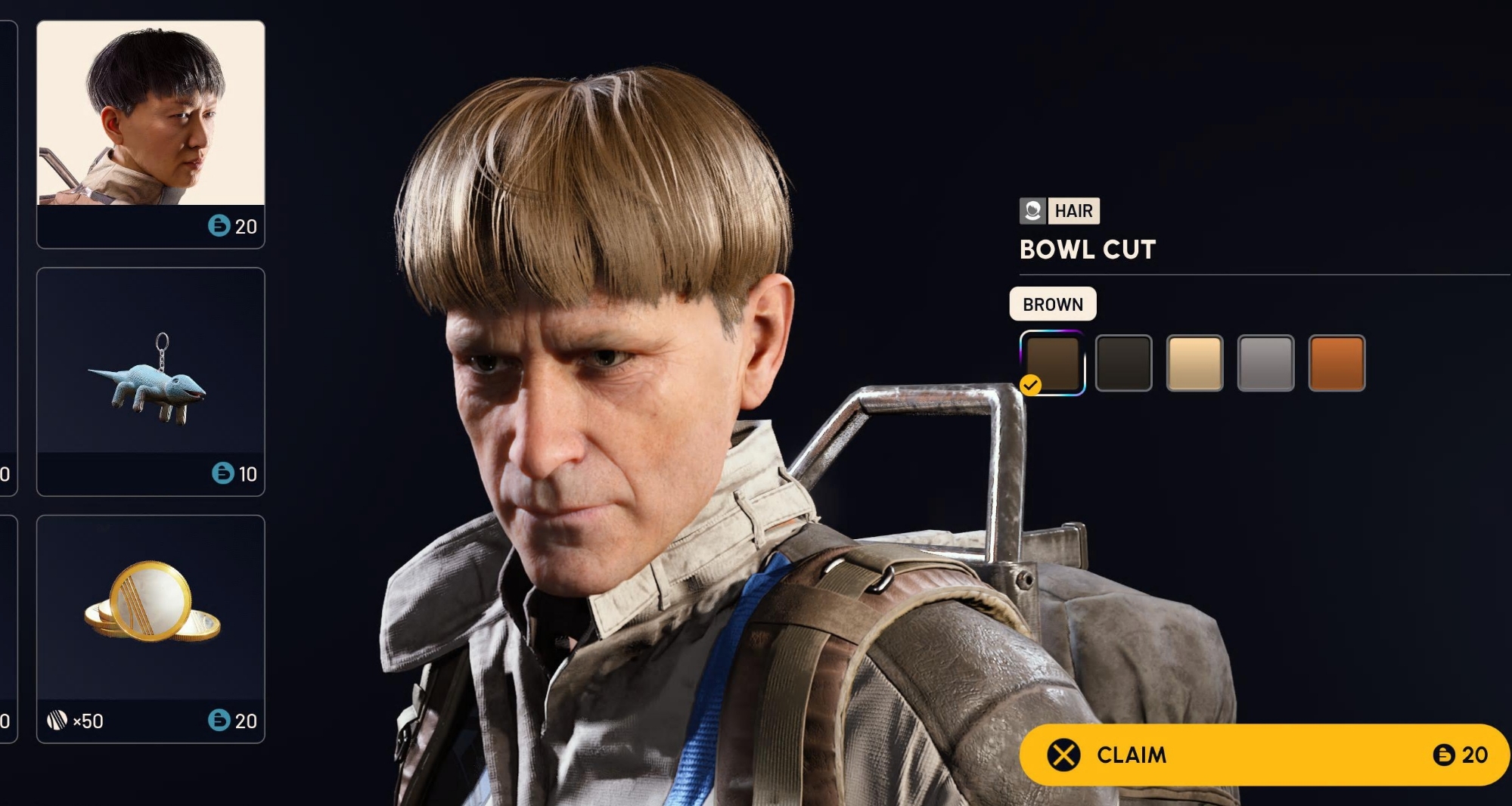This screenshot has width=1512, height=806.
Task: Choose the orange hair color swatch
Action: coord(1337,363)
